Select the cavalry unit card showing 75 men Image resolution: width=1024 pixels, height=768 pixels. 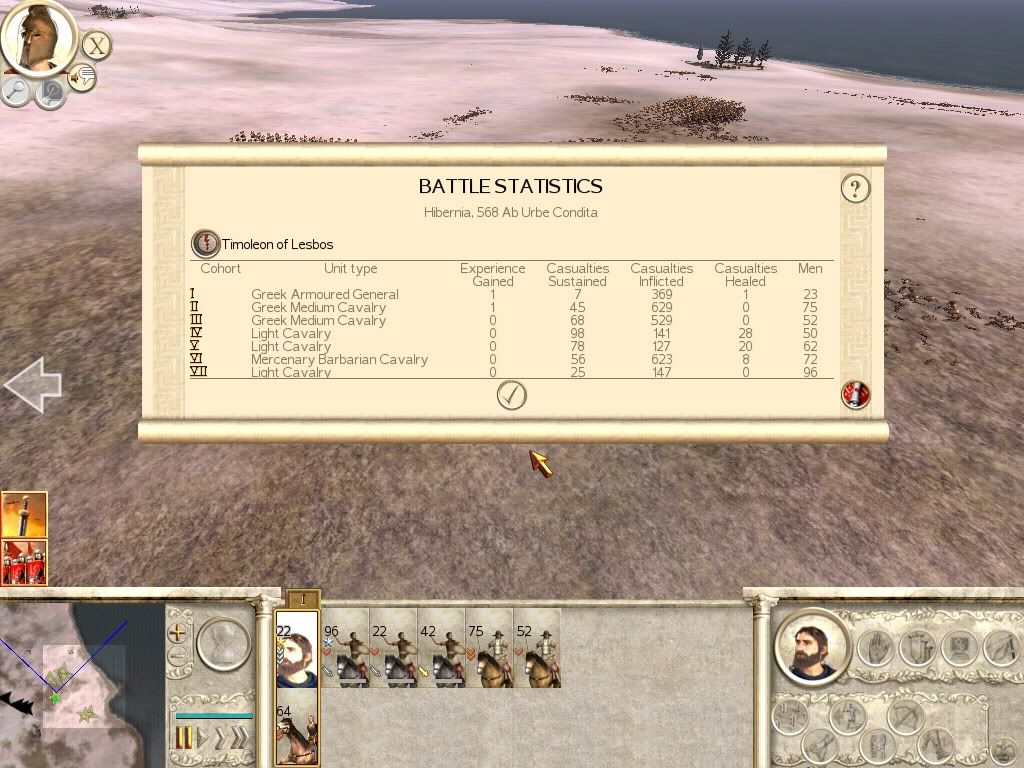(x=488, y=648)
